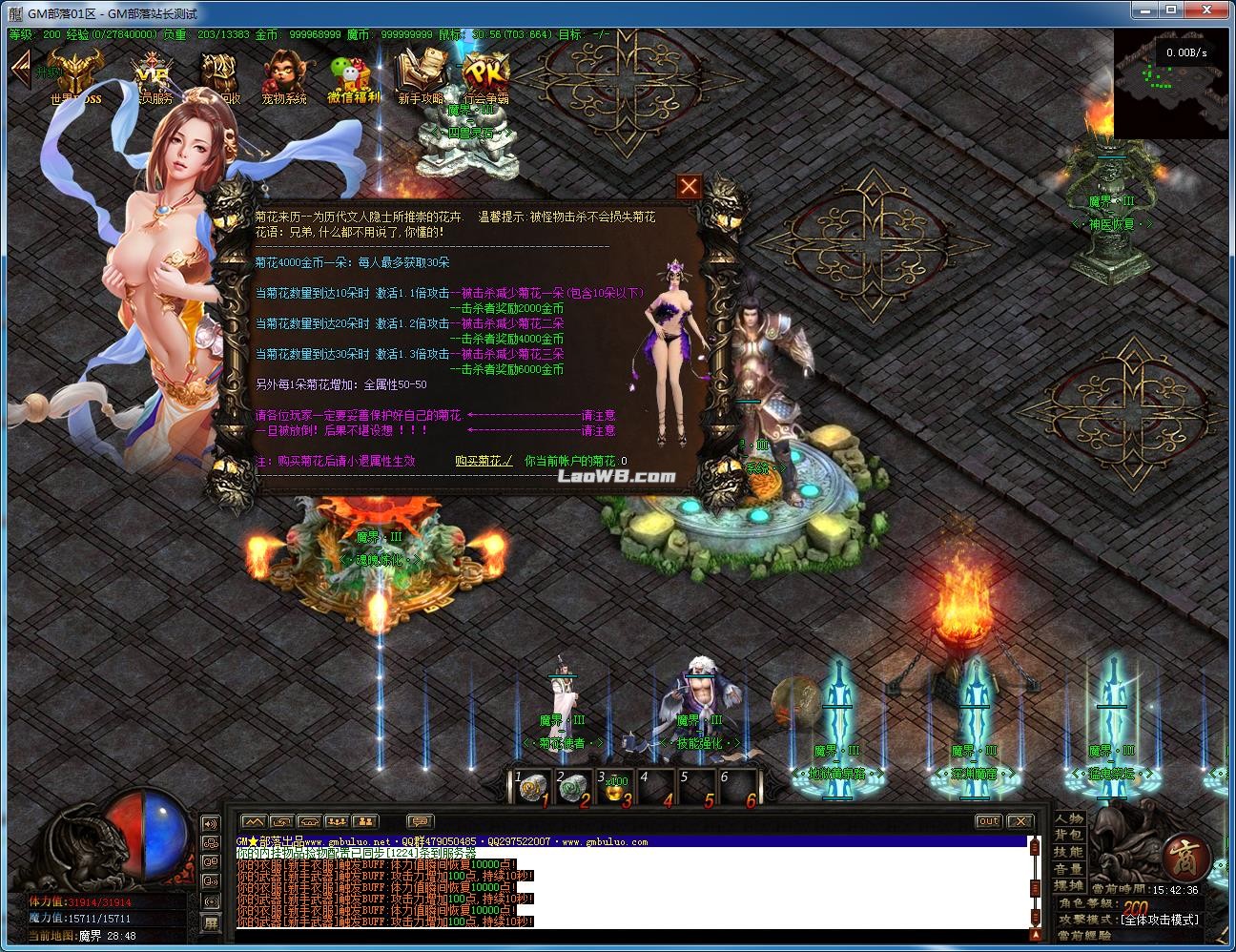Collapse the top menu with left arrow
1236x952 pixels.
pos(20,69)
